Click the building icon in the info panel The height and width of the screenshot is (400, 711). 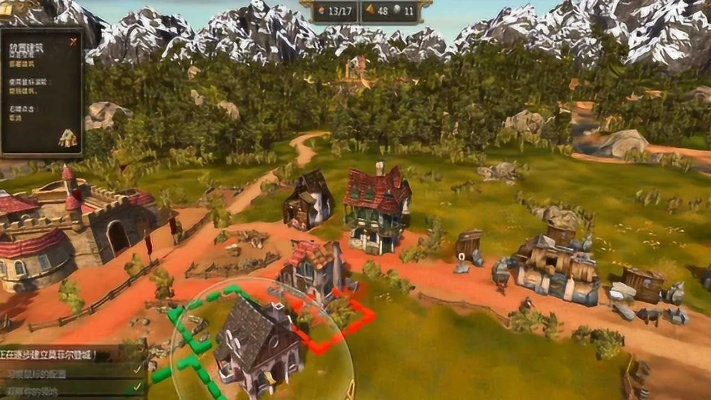[x=67, y=138]
